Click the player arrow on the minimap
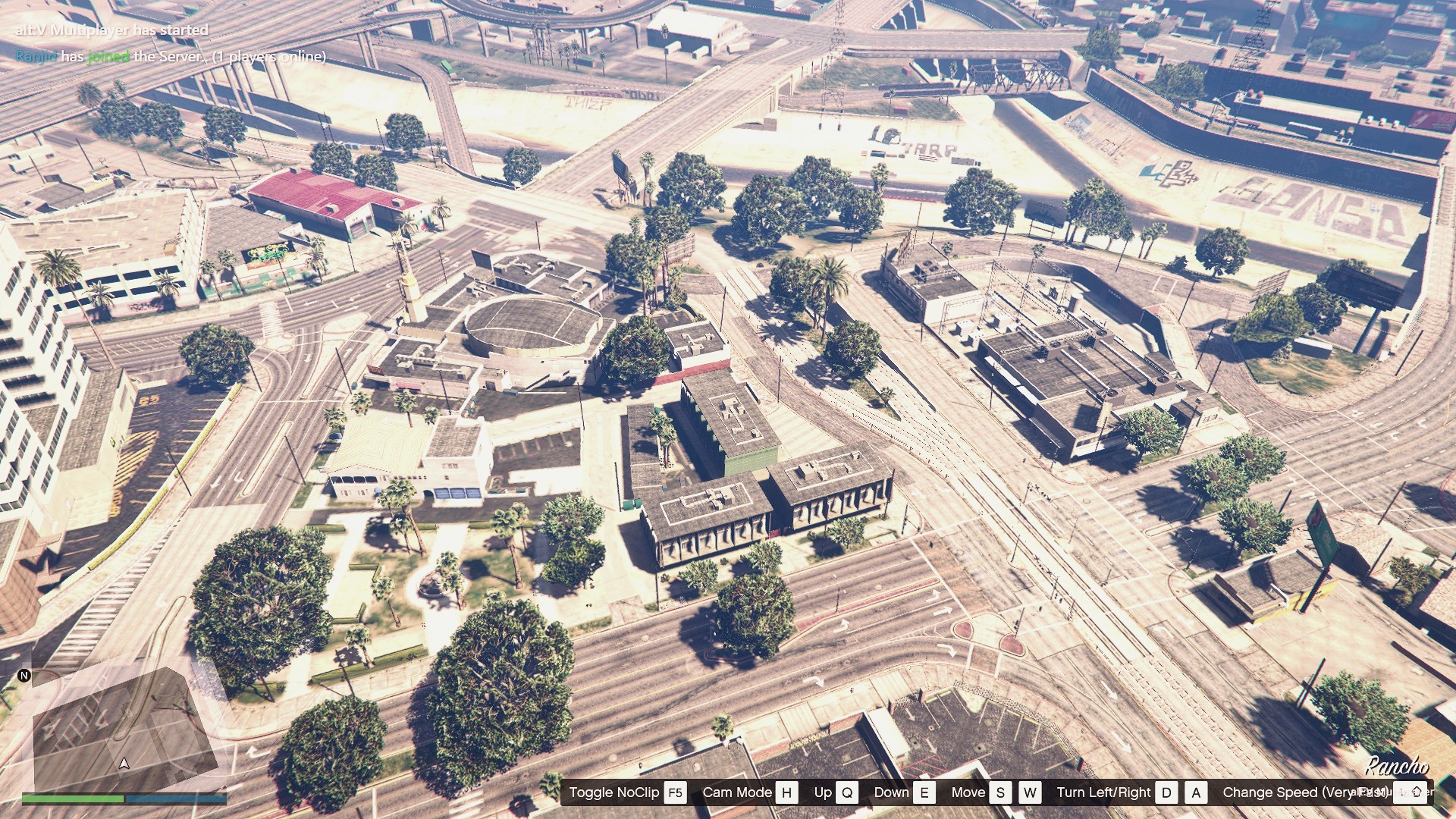Screen dimensions: 1456x819 (x=124, y=763)
